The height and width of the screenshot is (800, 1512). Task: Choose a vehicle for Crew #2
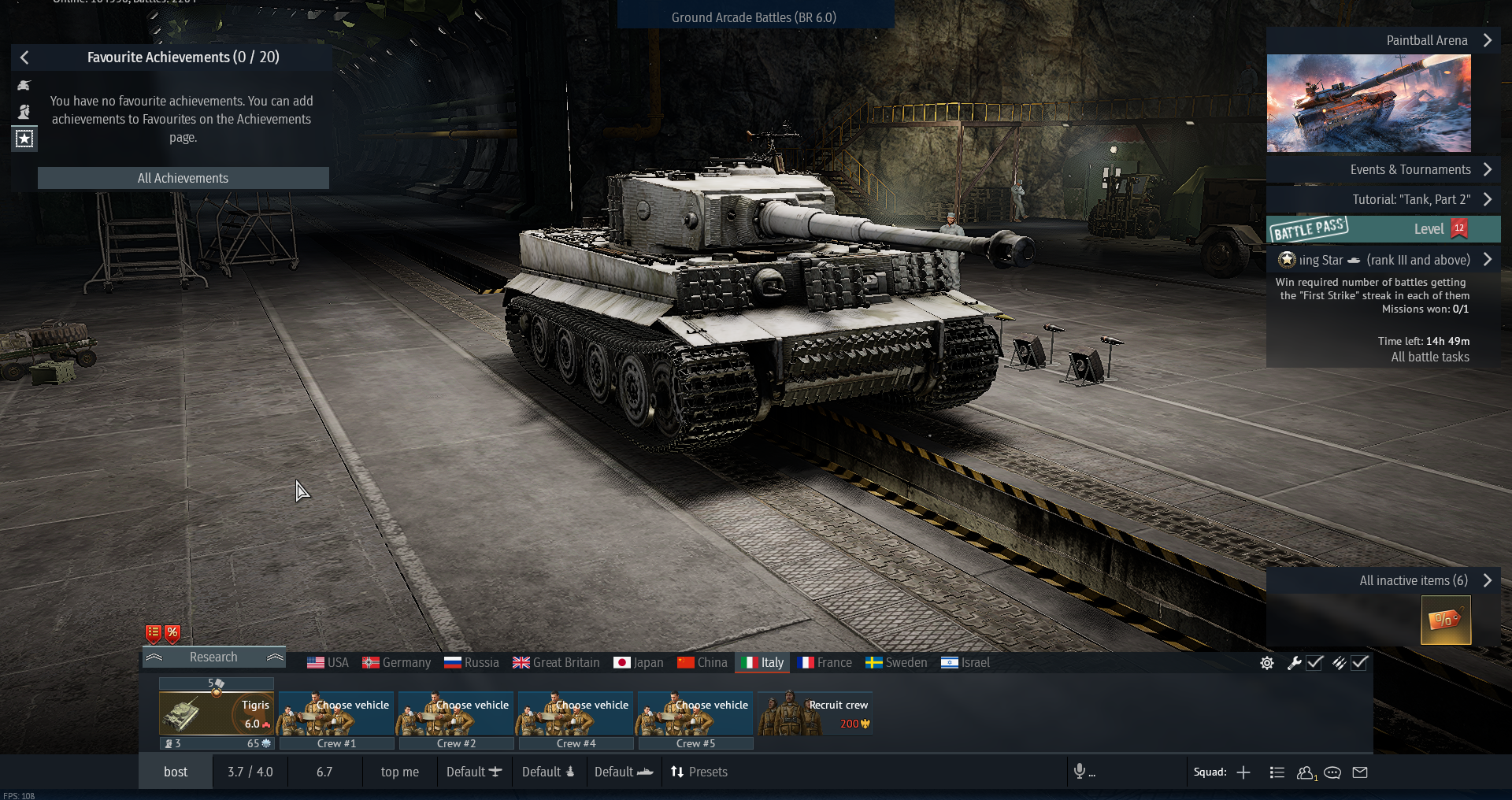coord(456,714)
